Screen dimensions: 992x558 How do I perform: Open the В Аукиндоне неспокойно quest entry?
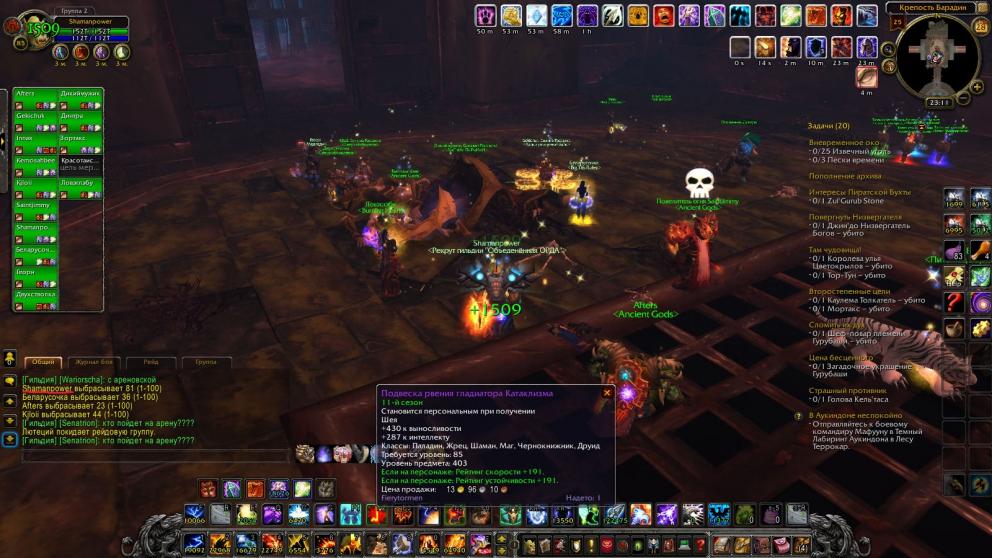pos(855,415)
